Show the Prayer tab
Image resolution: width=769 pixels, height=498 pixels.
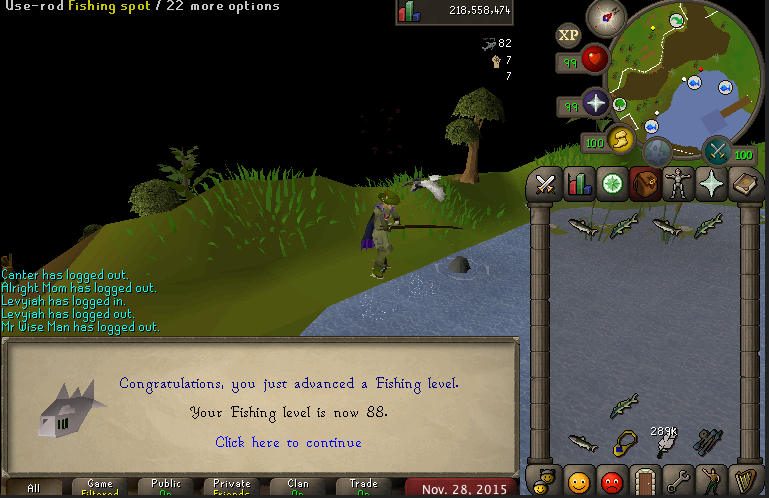pos(710,184)
